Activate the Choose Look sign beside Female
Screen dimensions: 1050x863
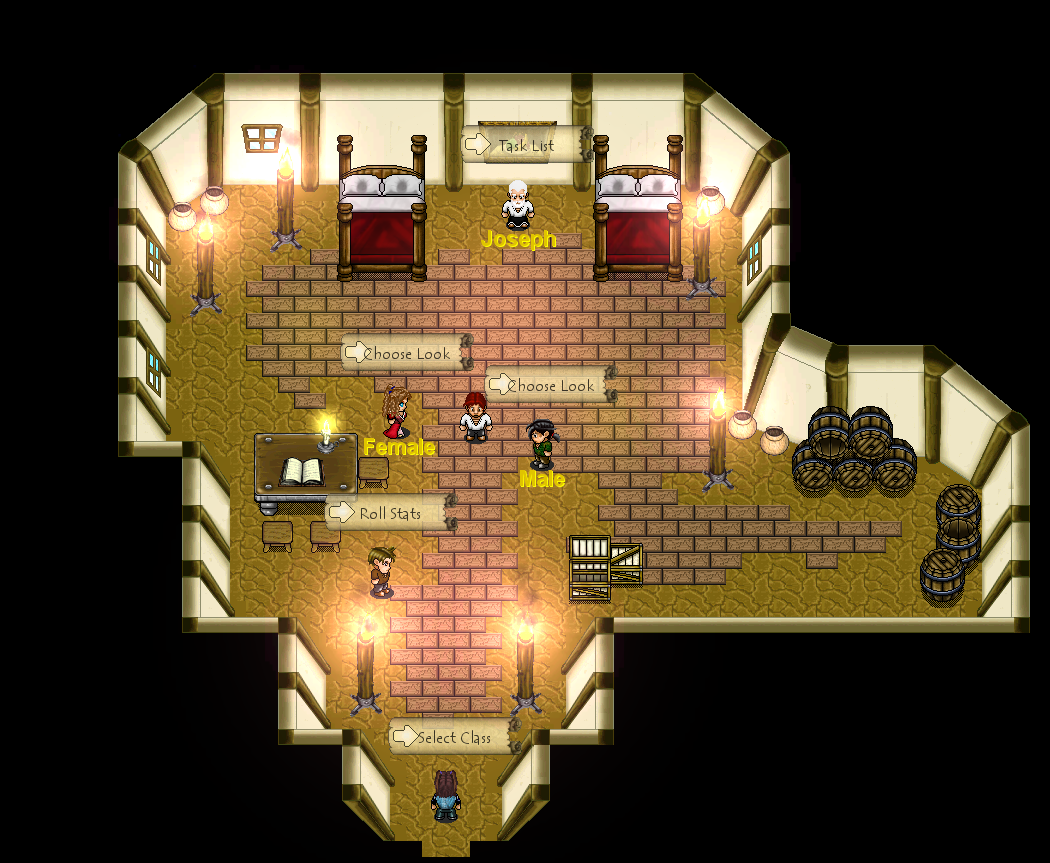pos(406,353)
